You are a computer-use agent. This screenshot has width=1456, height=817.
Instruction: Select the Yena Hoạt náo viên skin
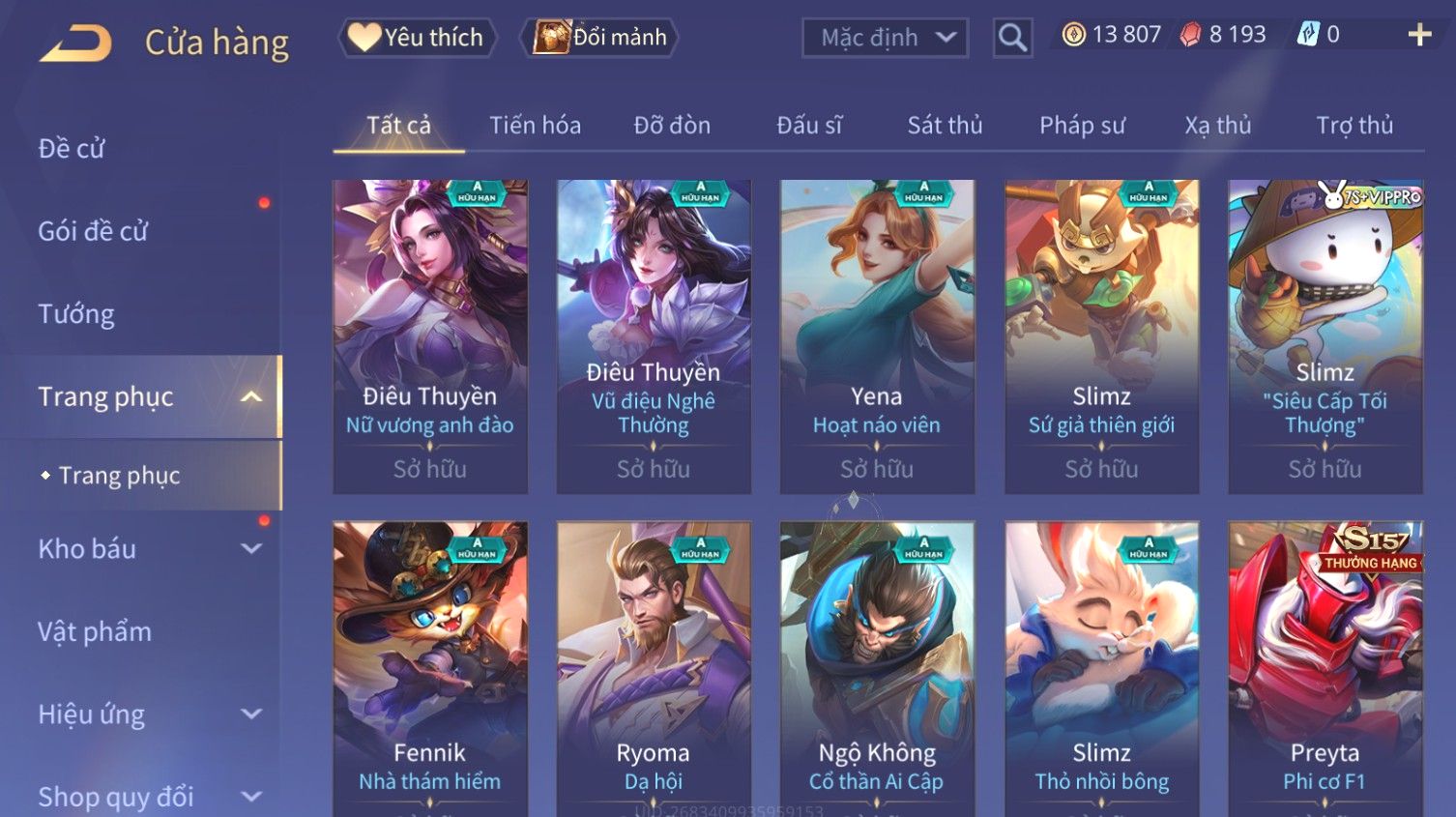click(877, 336)
